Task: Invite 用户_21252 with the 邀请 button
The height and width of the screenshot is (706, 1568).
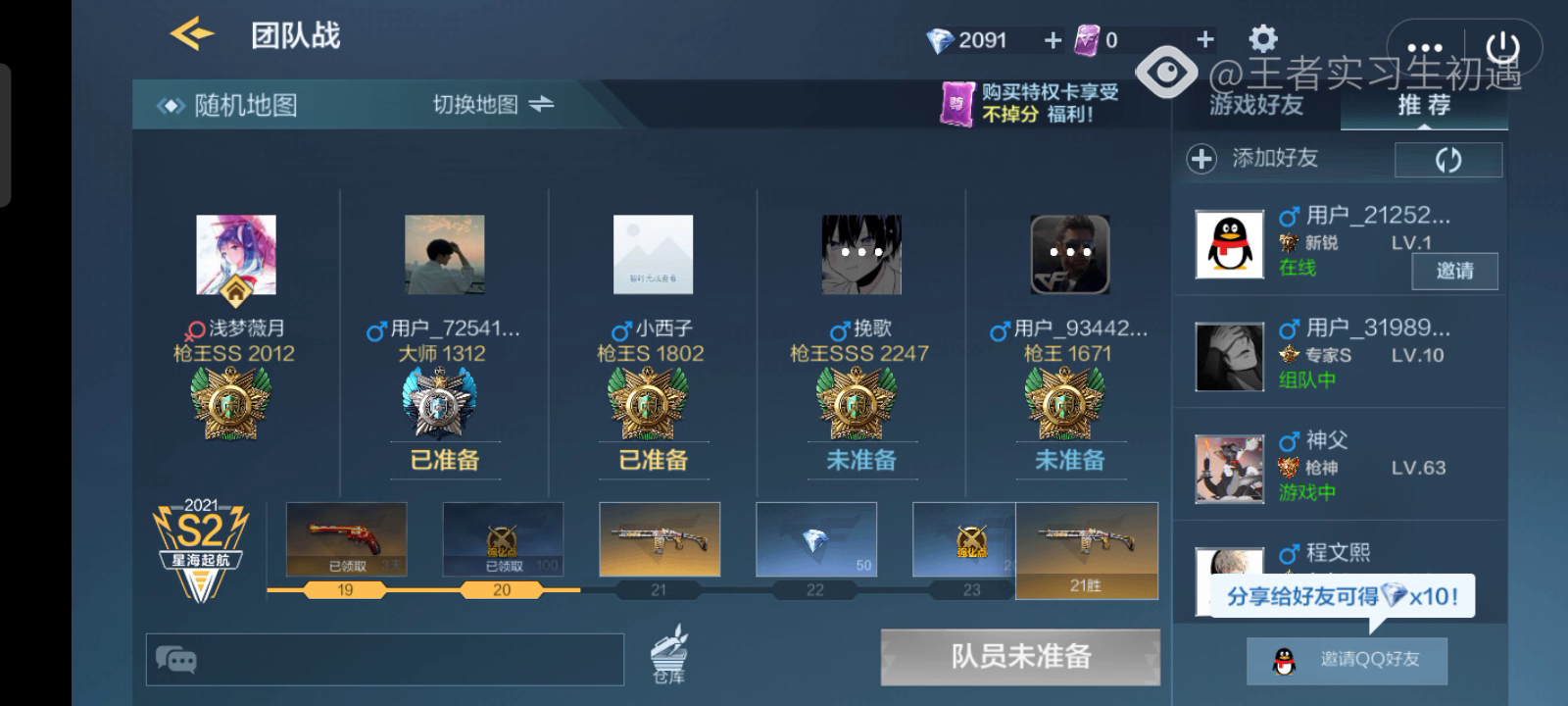Action: 1454,271
